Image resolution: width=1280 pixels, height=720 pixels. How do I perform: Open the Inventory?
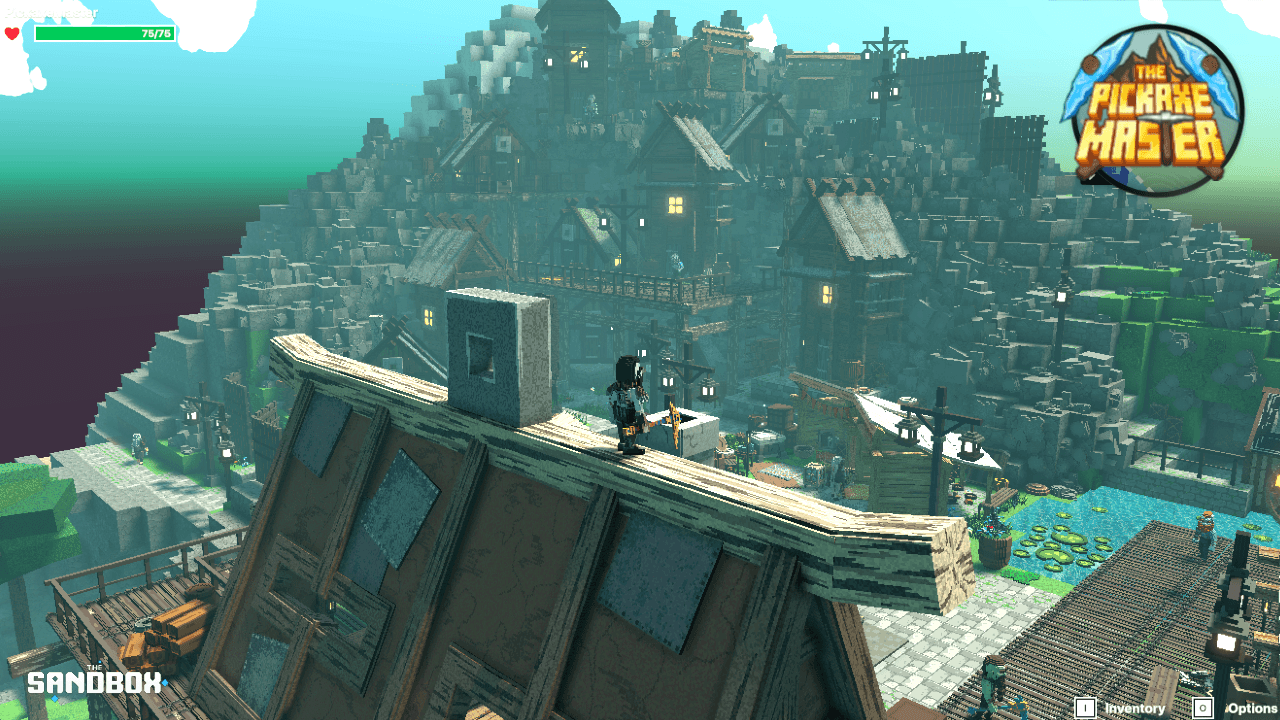1122,708
